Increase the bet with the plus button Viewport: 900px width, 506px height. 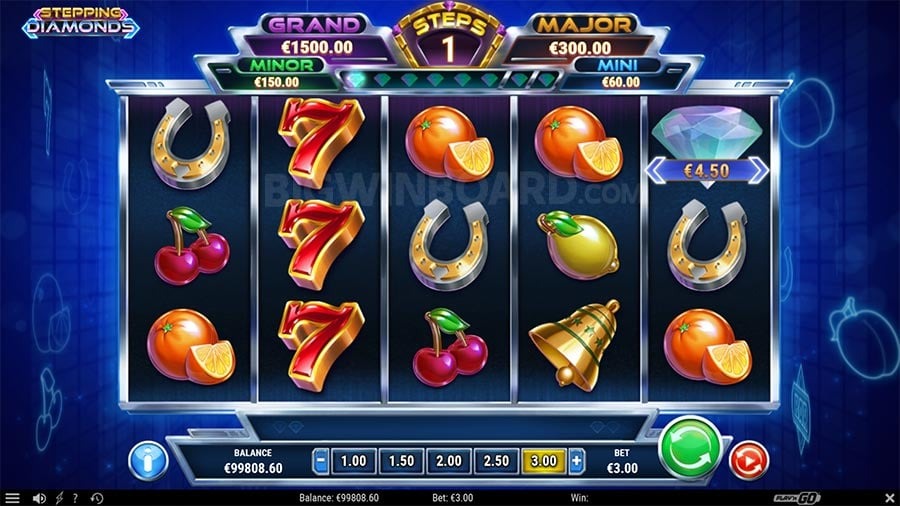[577, 462]
